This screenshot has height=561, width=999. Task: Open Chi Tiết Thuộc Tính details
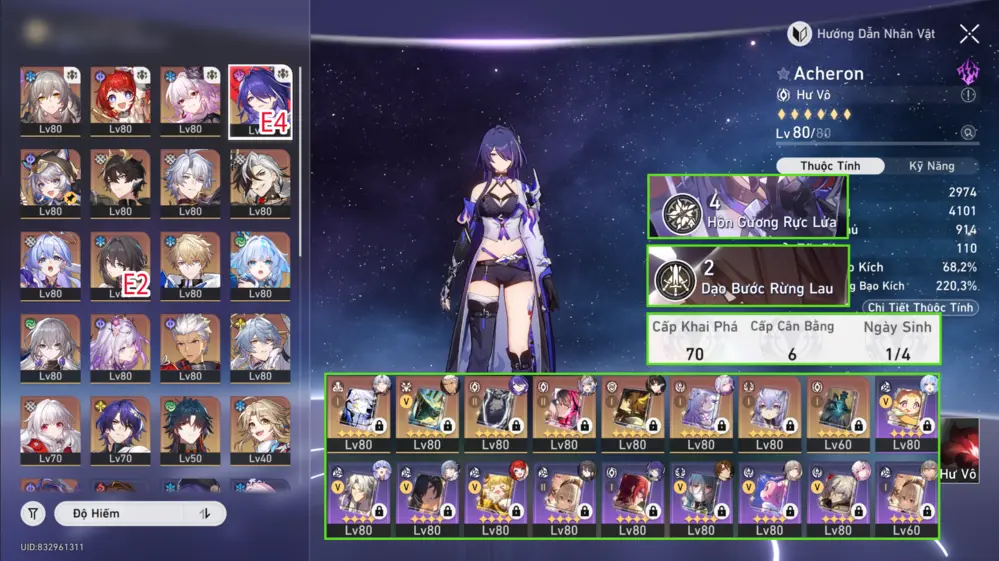[x=920, y=308]
